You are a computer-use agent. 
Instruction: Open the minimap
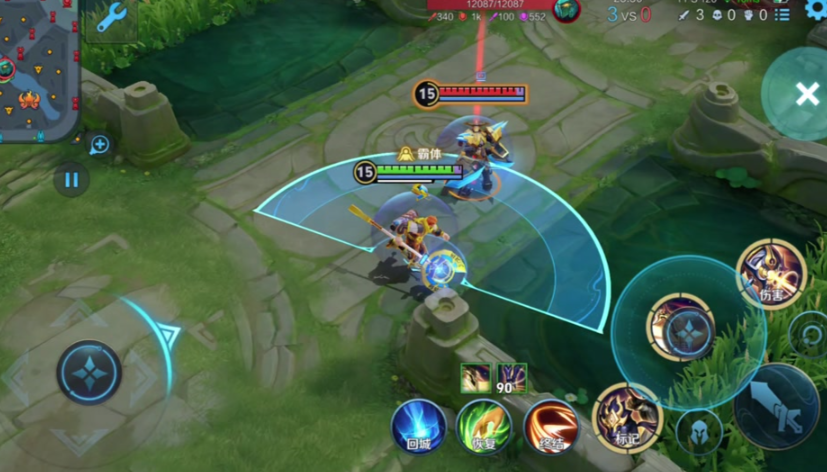(x=38, y=68)
